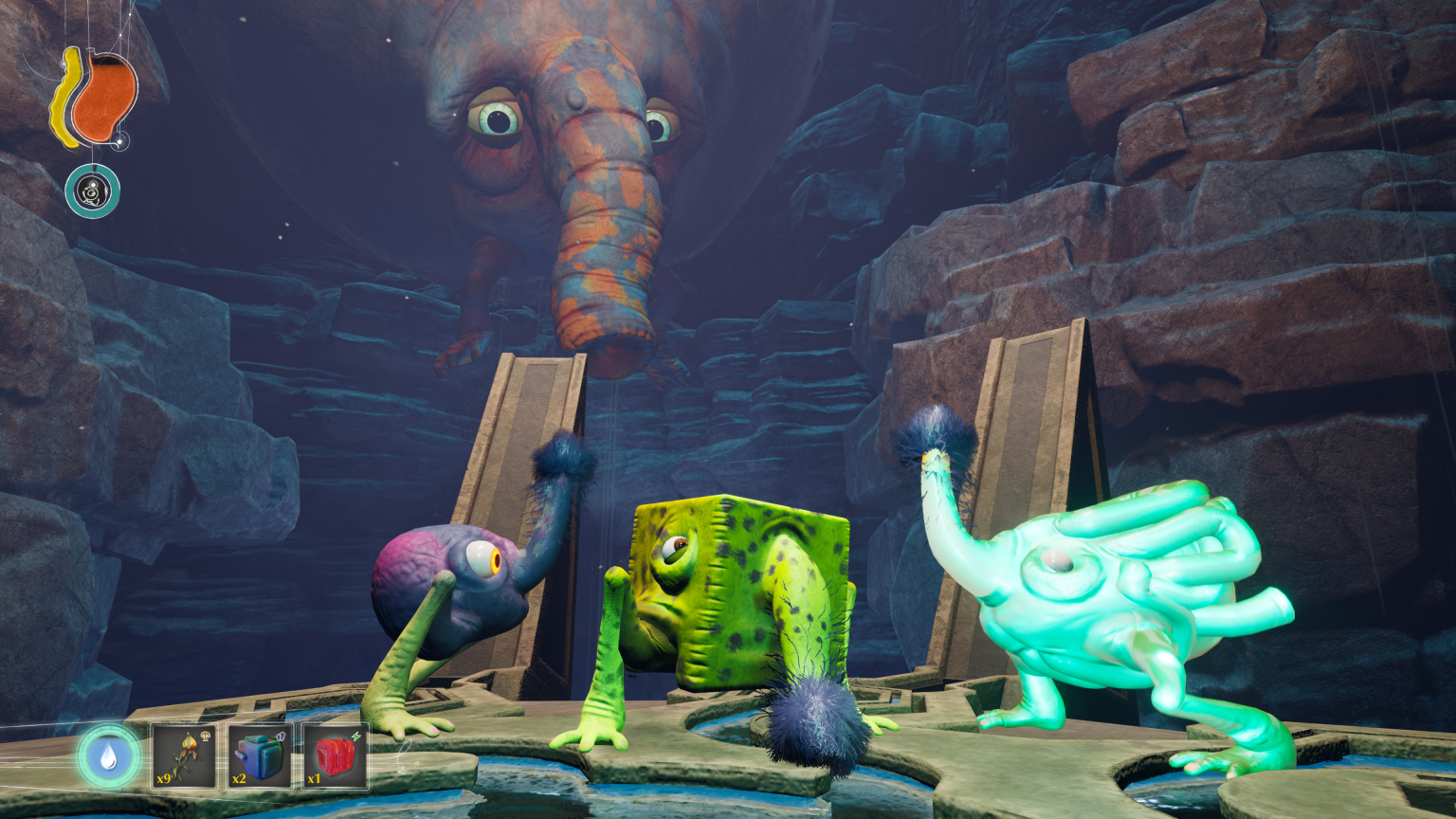
Task: Choose the blue cube item slot
Action: pyautogui.click(x=260, y=756)
